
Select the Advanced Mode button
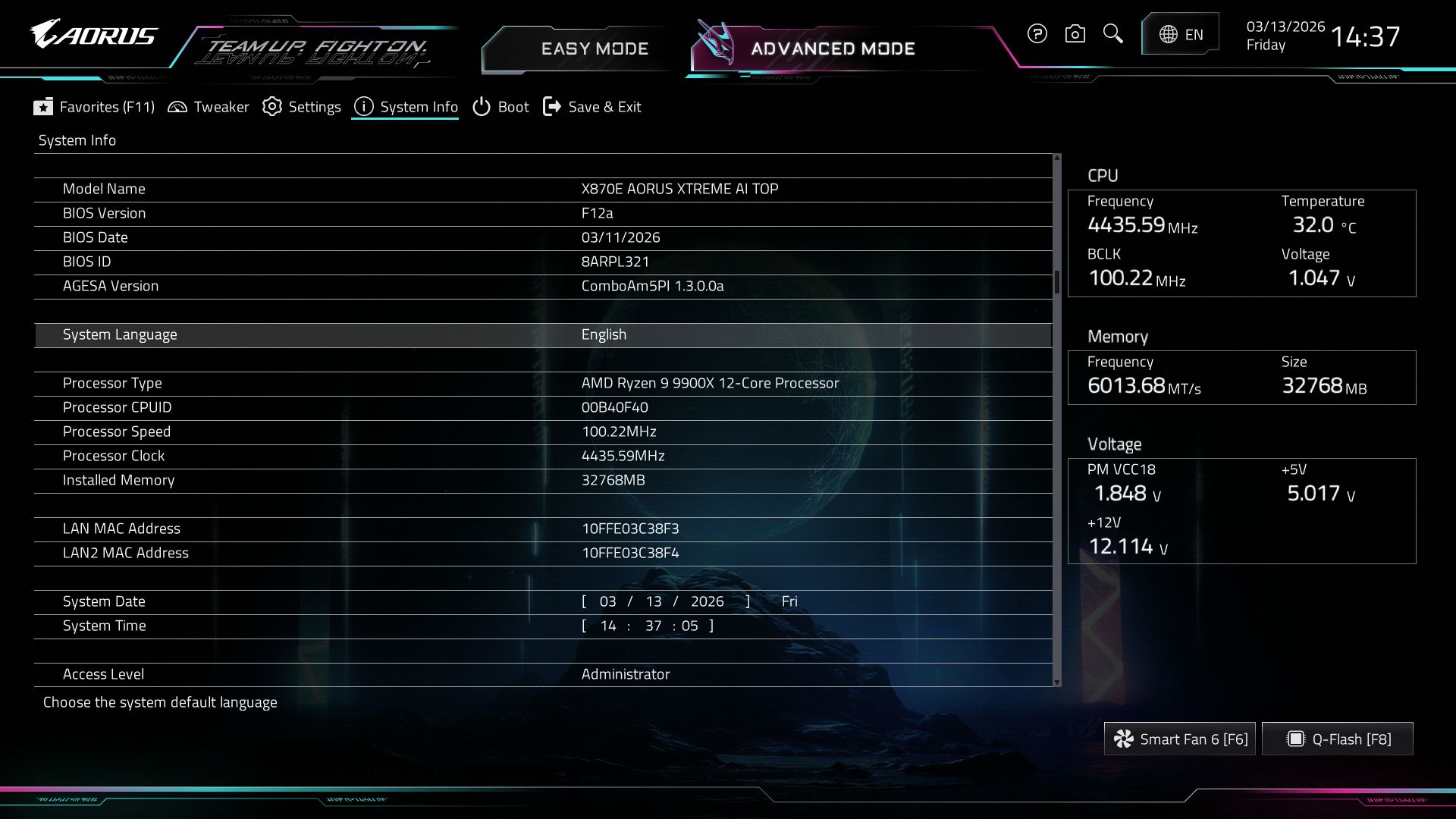[x=832, y=49]
